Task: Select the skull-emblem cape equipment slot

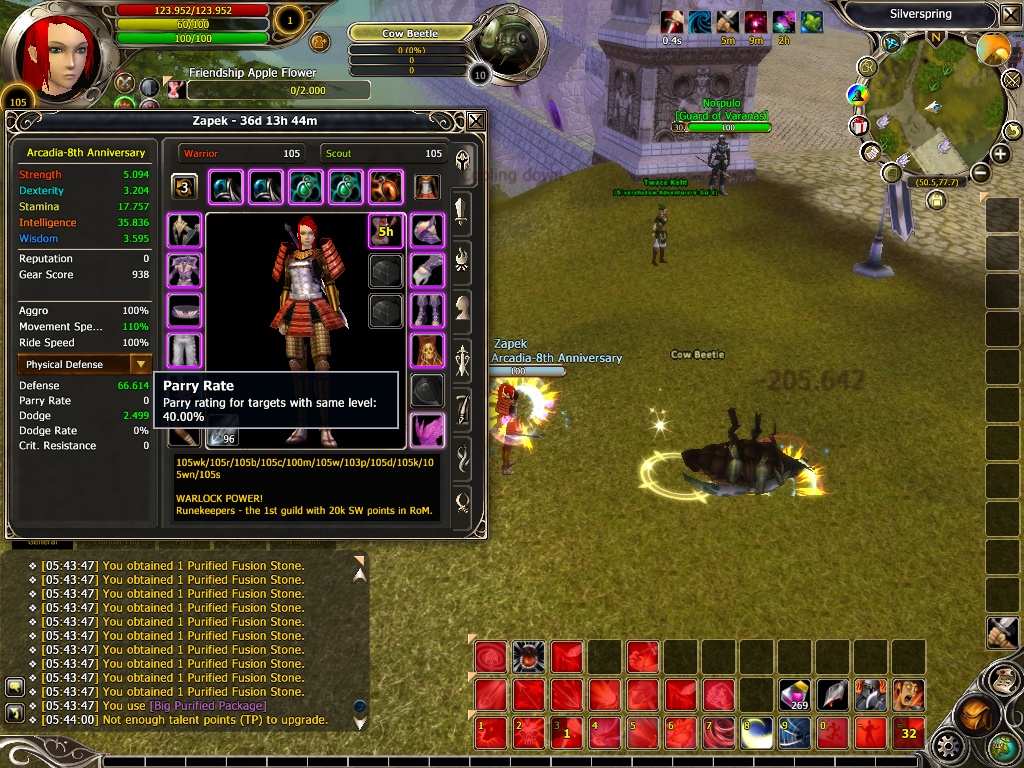Action: pyautogui.click(x=427, y=350)
